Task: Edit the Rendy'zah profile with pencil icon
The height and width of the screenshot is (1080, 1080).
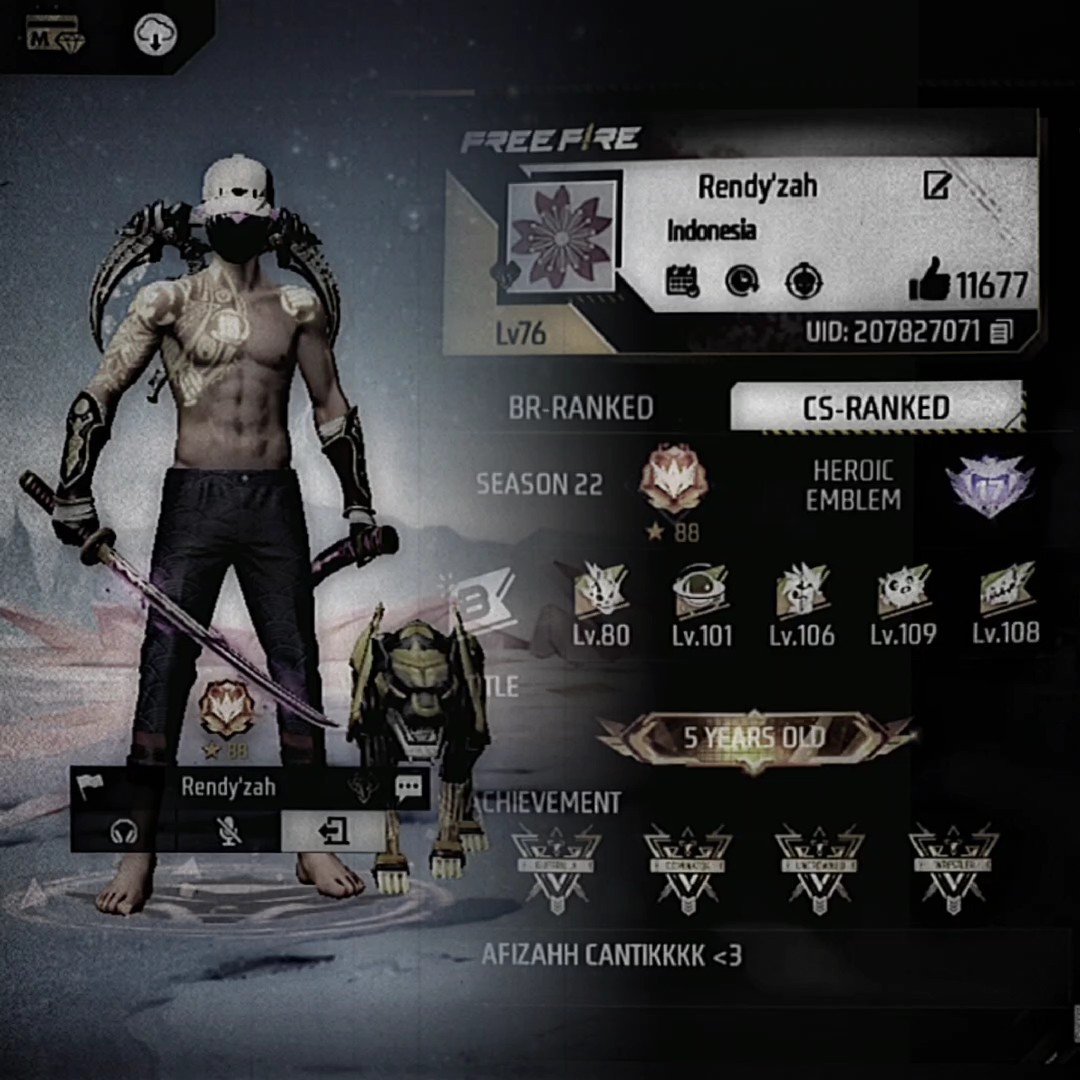Action: pyautogui.click(x=936, y=185)
